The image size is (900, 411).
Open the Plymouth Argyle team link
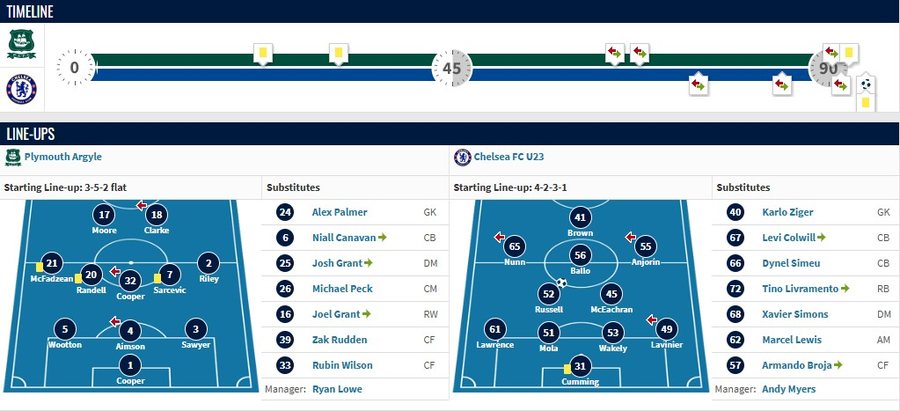pos(63,157)
